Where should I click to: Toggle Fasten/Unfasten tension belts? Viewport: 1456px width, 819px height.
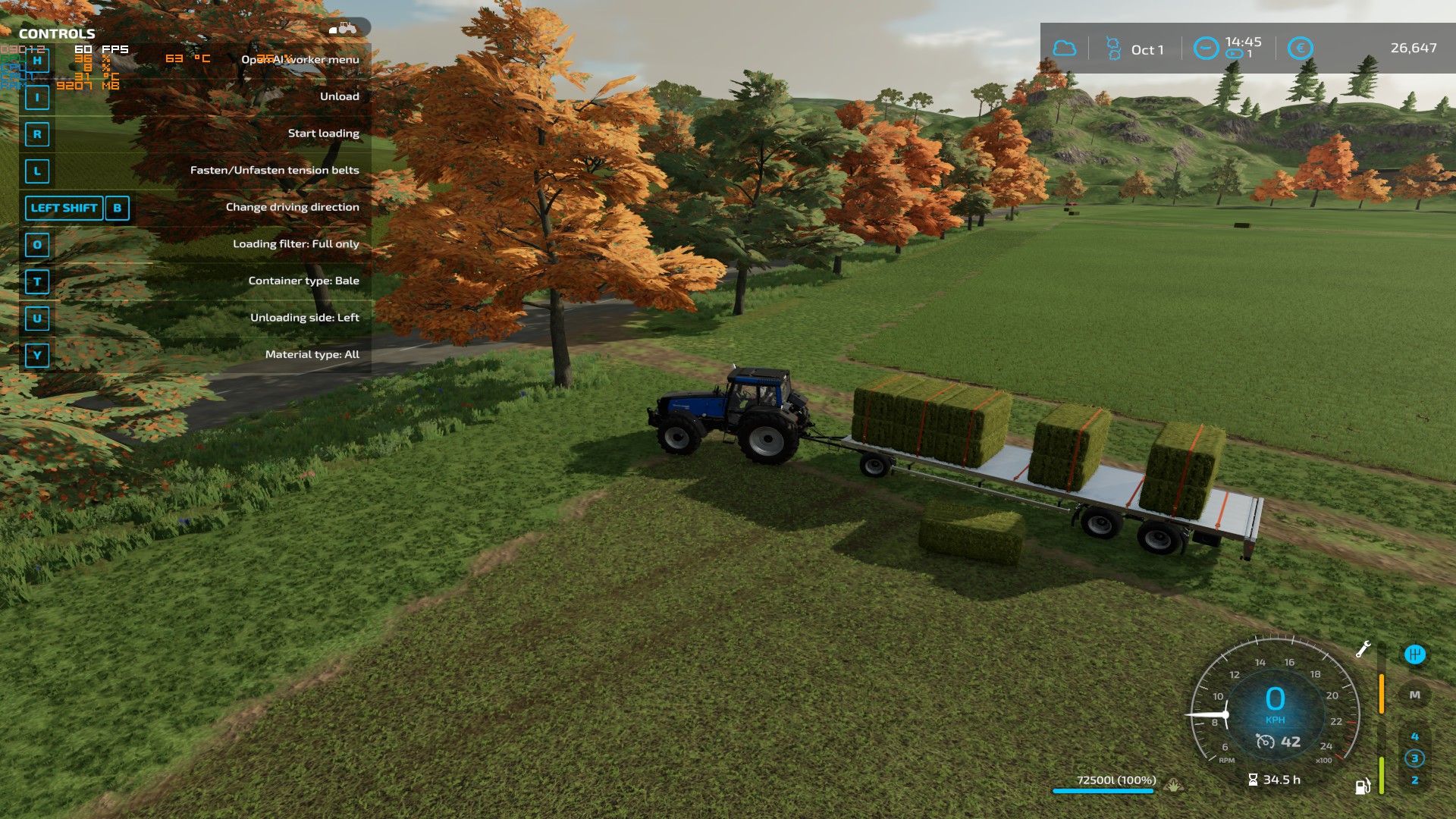tap(275, 170)
